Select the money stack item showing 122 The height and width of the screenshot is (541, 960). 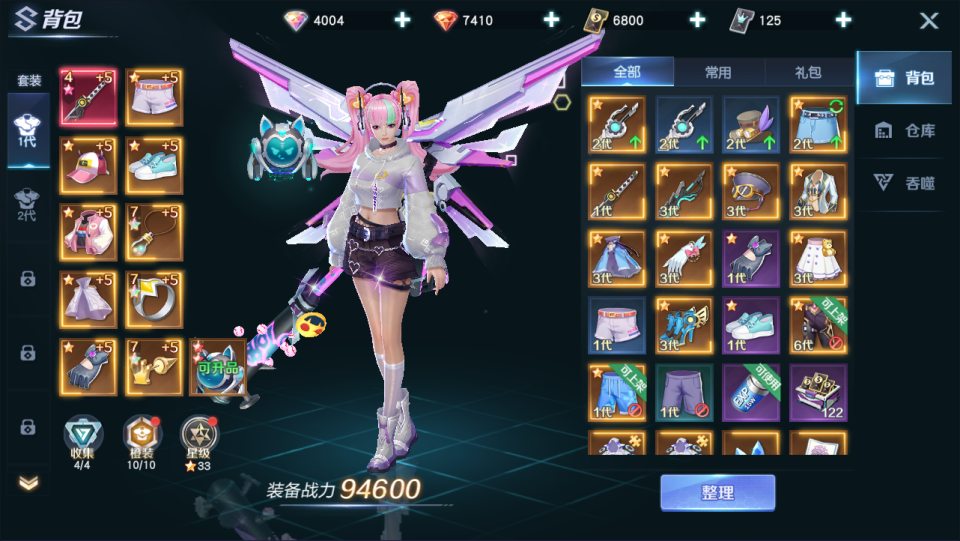click(818, 392)
